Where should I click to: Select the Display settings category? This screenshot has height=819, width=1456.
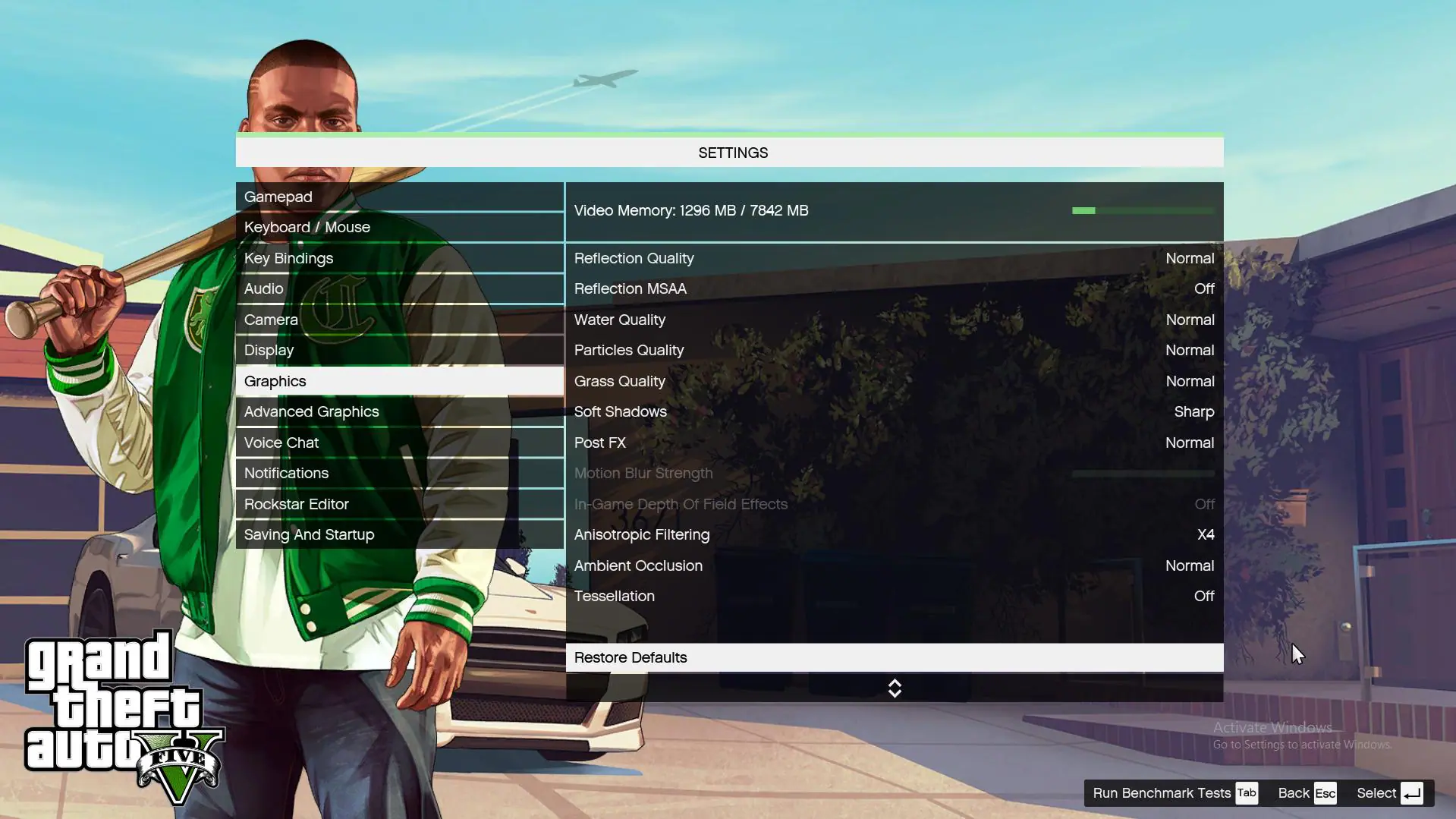pyautogui.click(x=269, y=350)
